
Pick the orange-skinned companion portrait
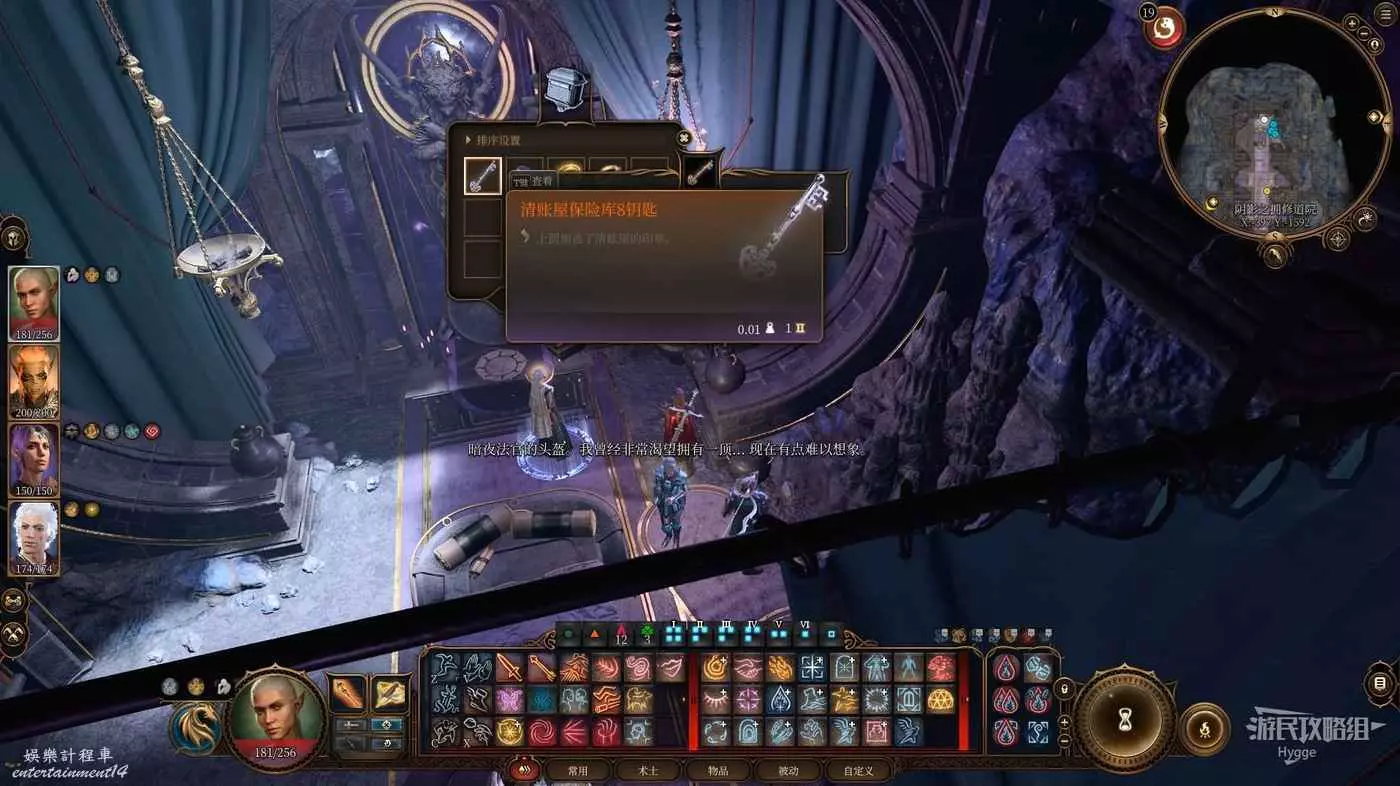[34, 382]
